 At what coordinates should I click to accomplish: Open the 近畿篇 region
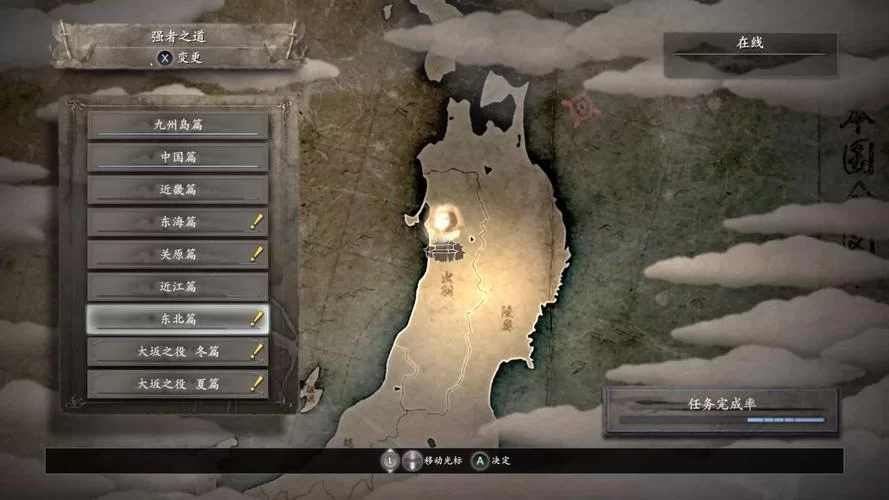click(178, 189)
